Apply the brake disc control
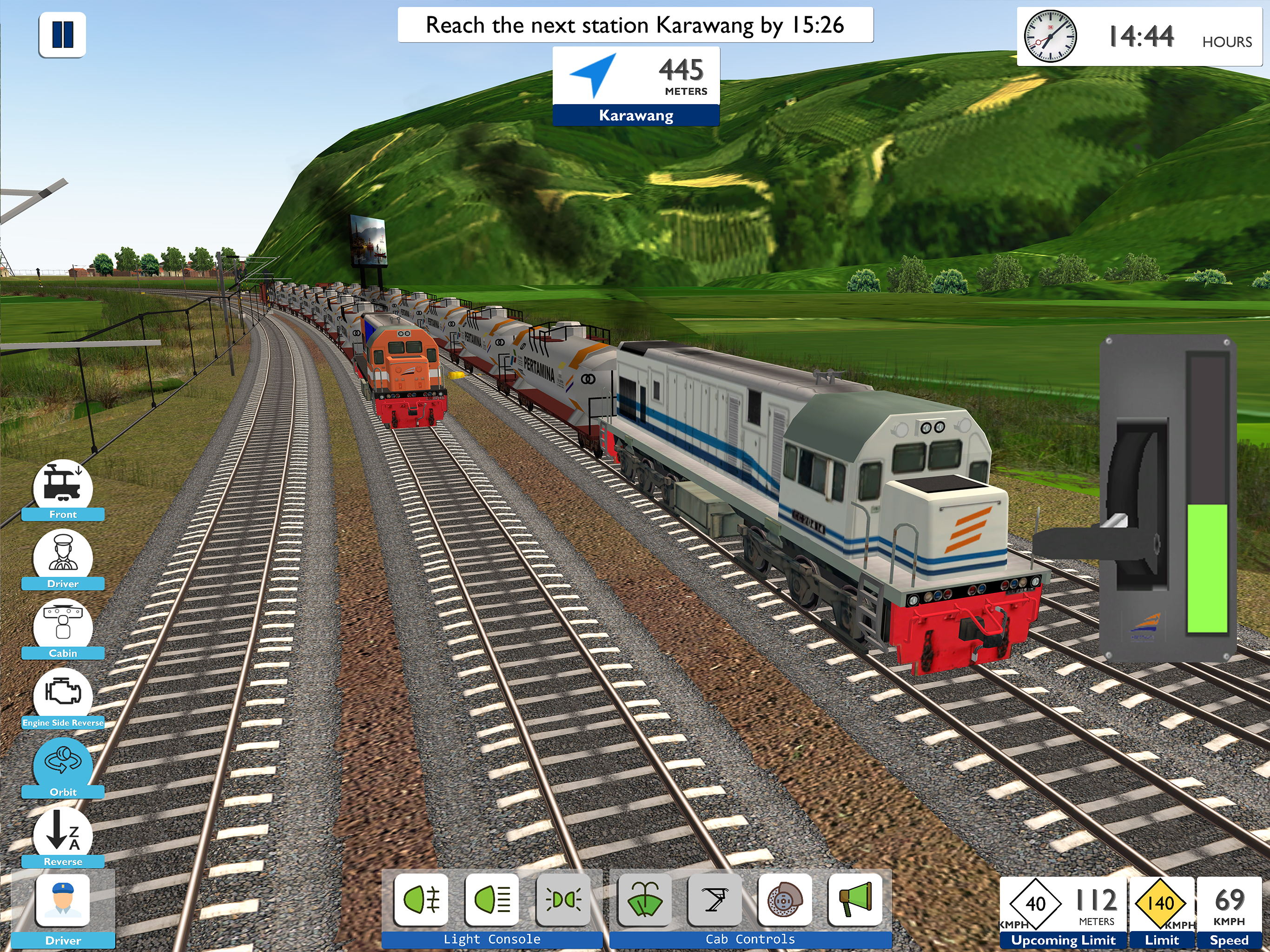Viewport: 1270px width, 952px height. pyautogui.click(x=785, y=899)
